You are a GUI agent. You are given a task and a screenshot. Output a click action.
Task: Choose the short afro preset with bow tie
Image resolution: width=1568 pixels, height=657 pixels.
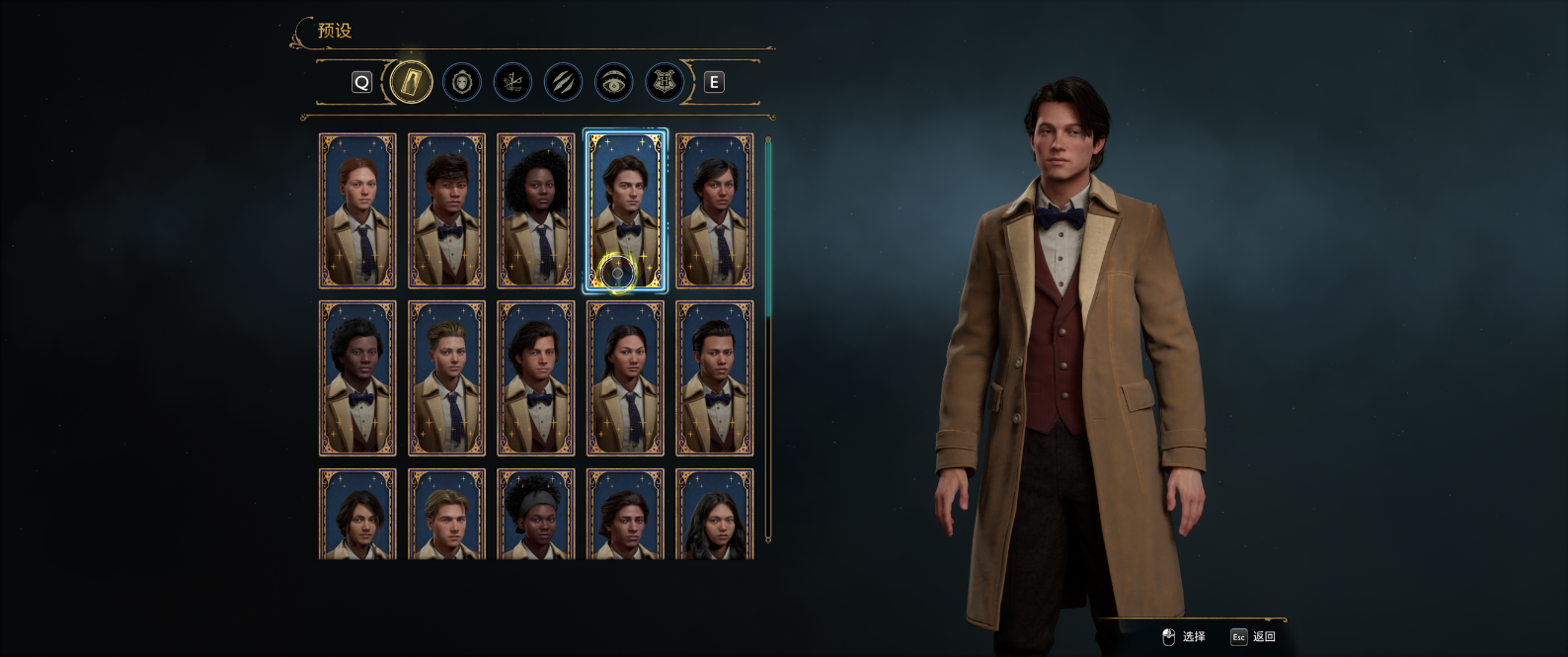(357, 378)
